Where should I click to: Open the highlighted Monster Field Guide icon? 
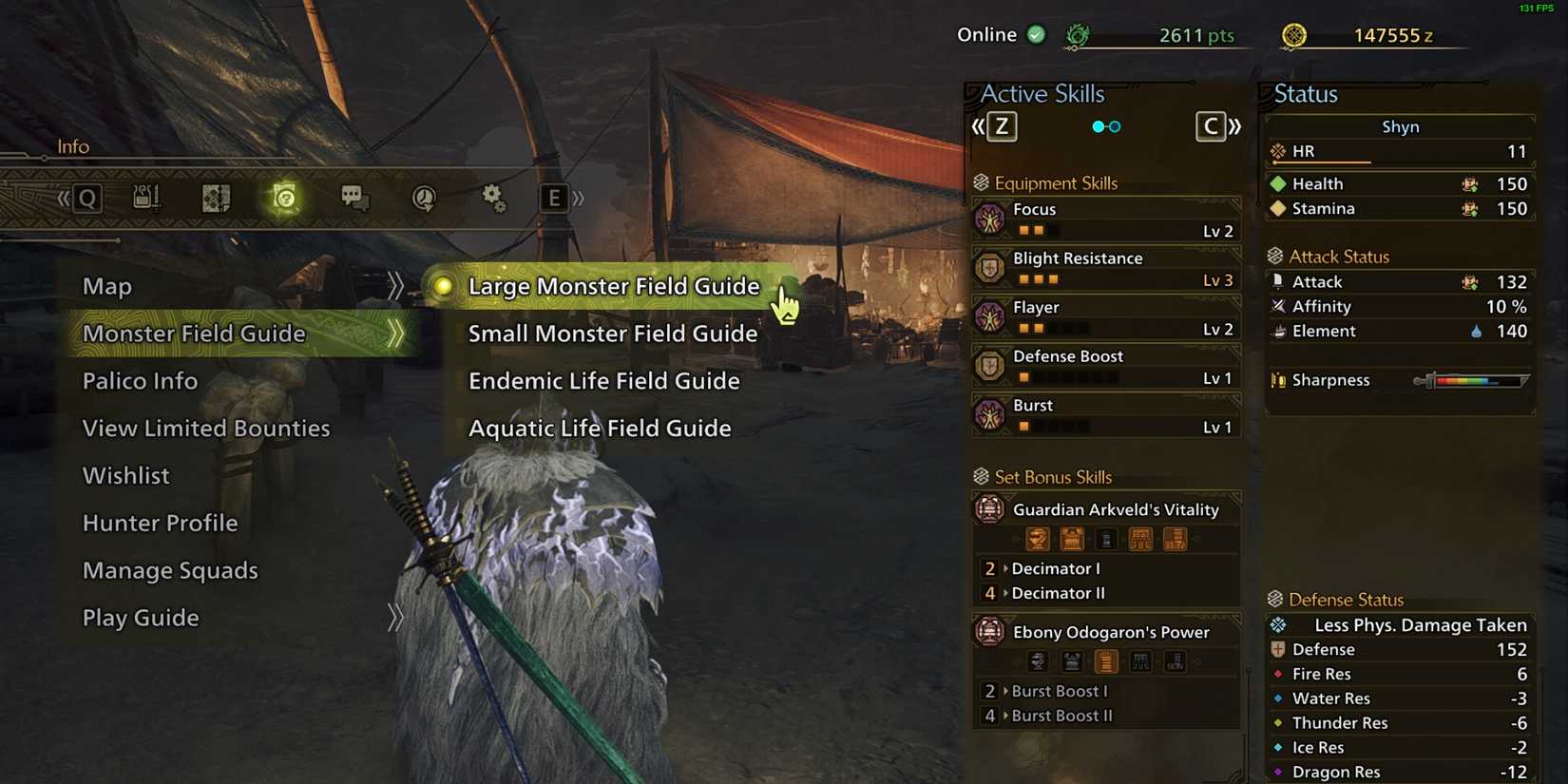285,198
